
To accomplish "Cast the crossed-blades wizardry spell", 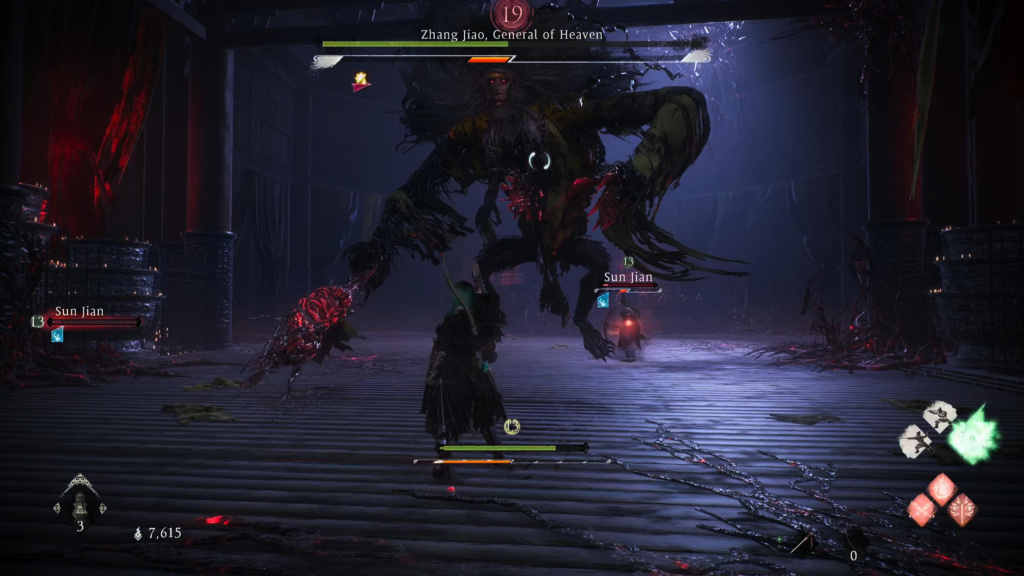I will (x=921, y=510).
